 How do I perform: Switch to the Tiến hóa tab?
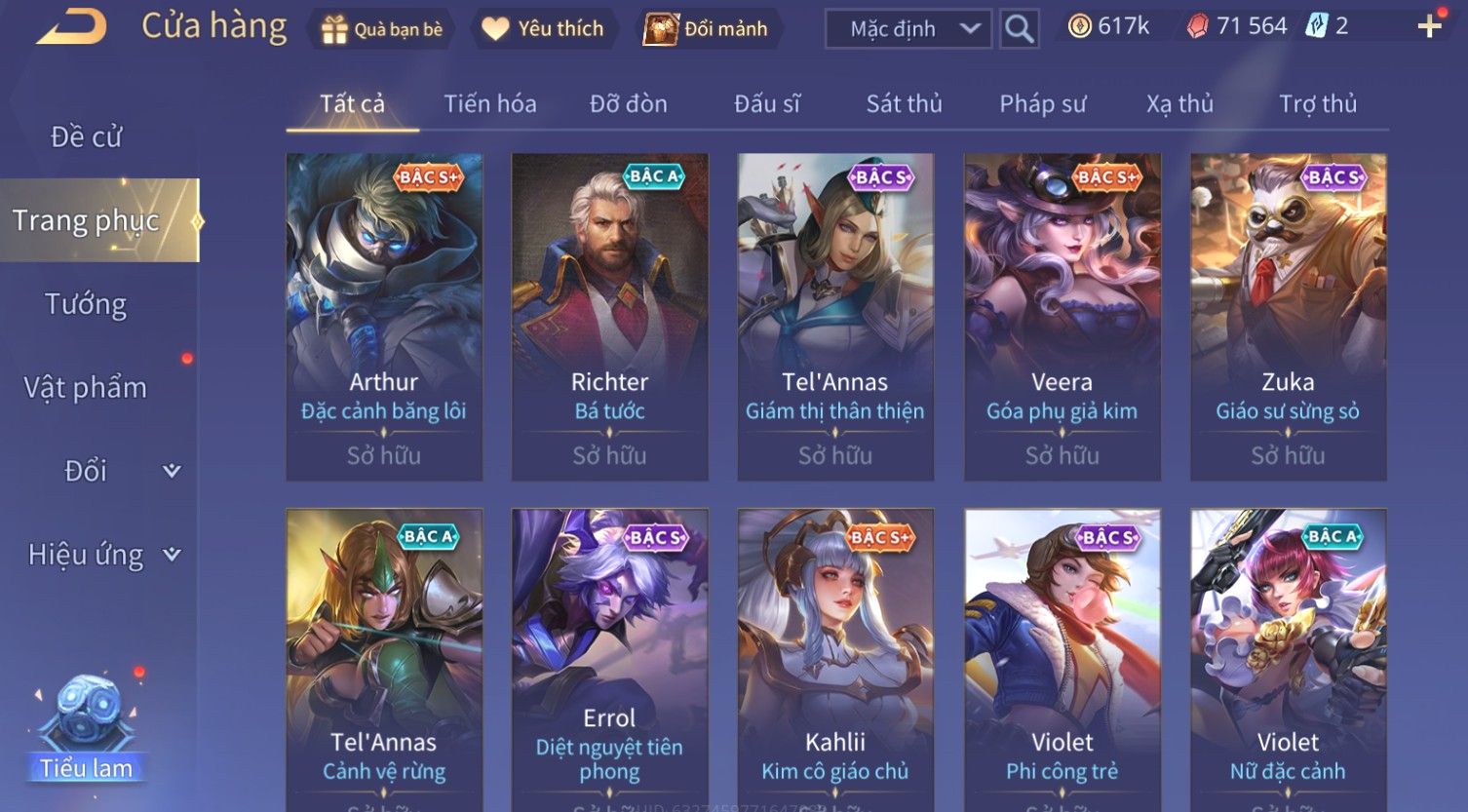[490, 103]
